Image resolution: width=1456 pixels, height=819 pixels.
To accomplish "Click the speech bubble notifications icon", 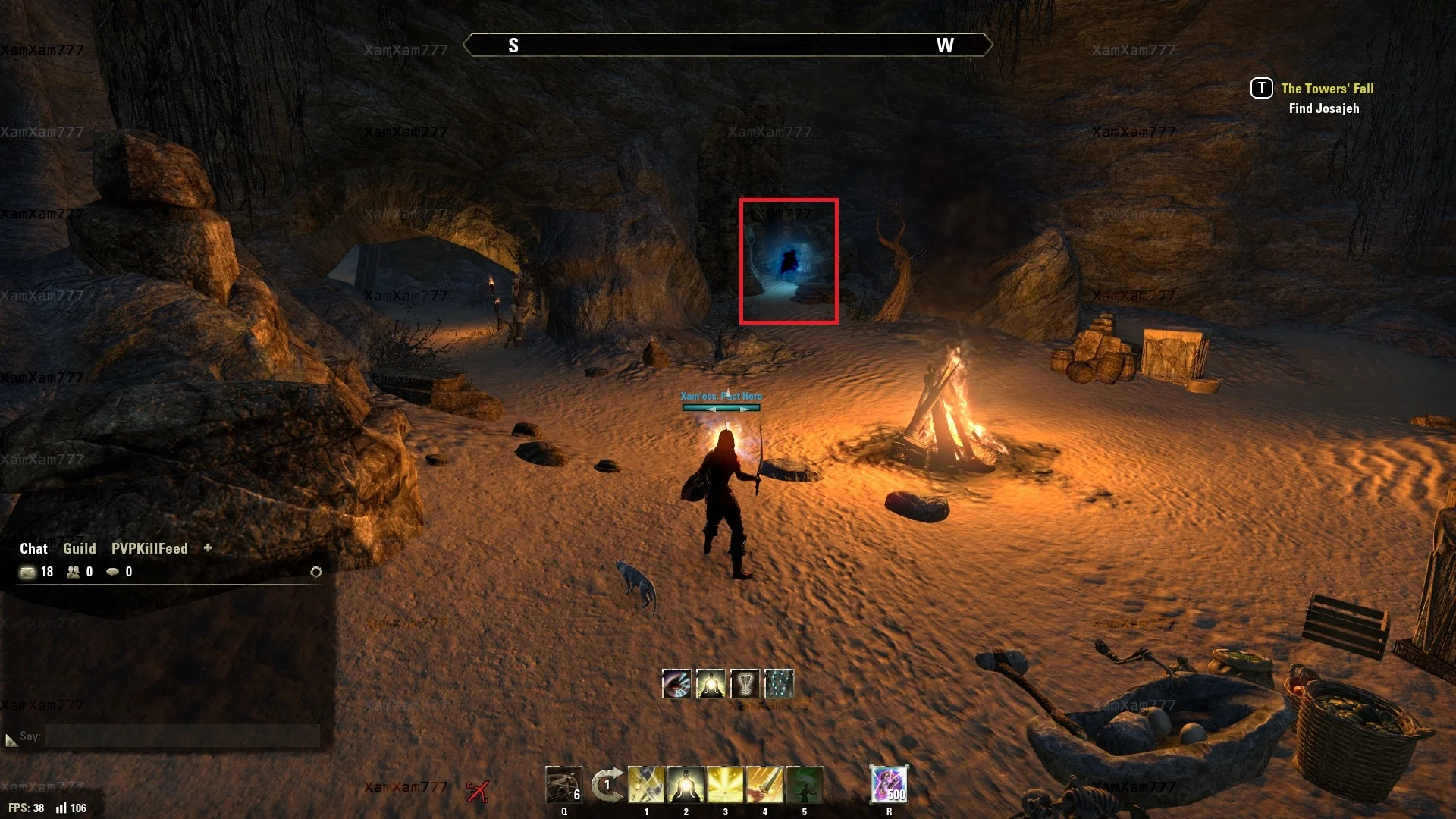I will pyautogui.click(x=112, y=572).
